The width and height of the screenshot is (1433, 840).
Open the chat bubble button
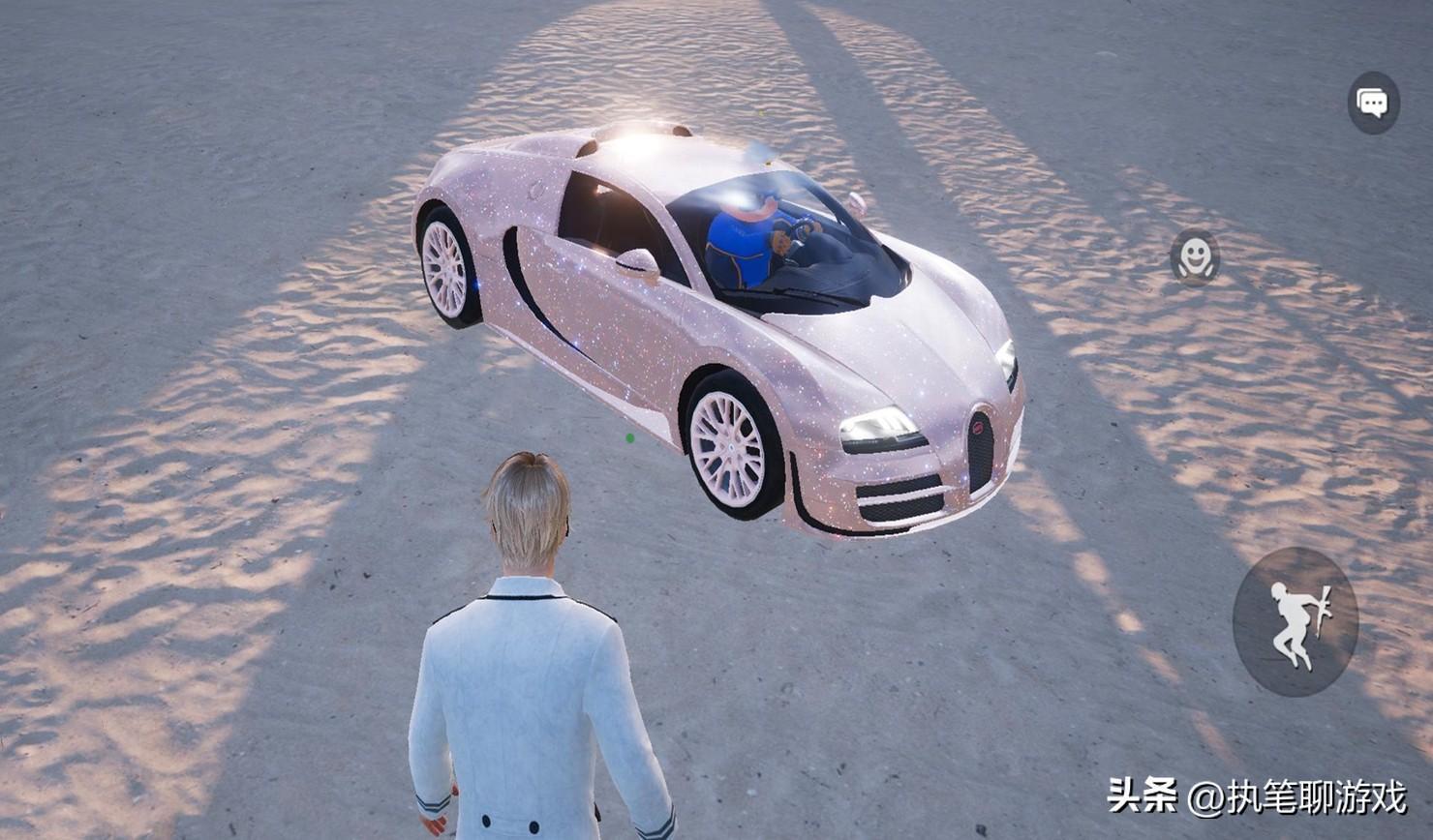click(x=1373, y=103)
